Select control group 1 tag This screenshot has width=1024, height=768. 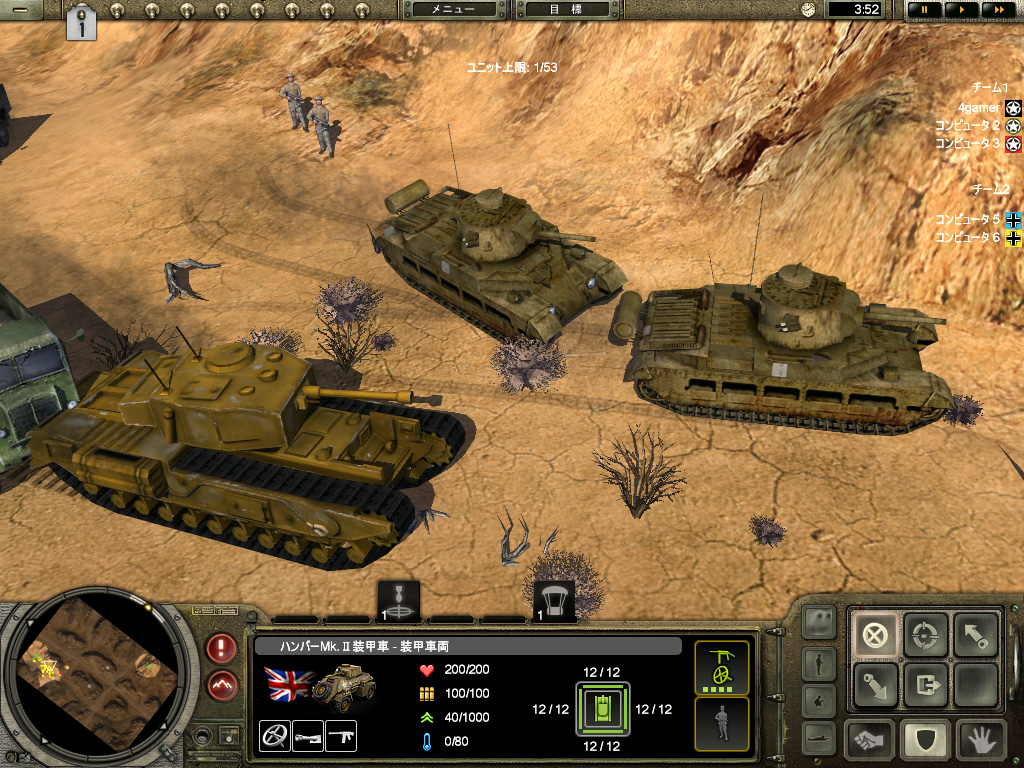(x=82, y=23)
